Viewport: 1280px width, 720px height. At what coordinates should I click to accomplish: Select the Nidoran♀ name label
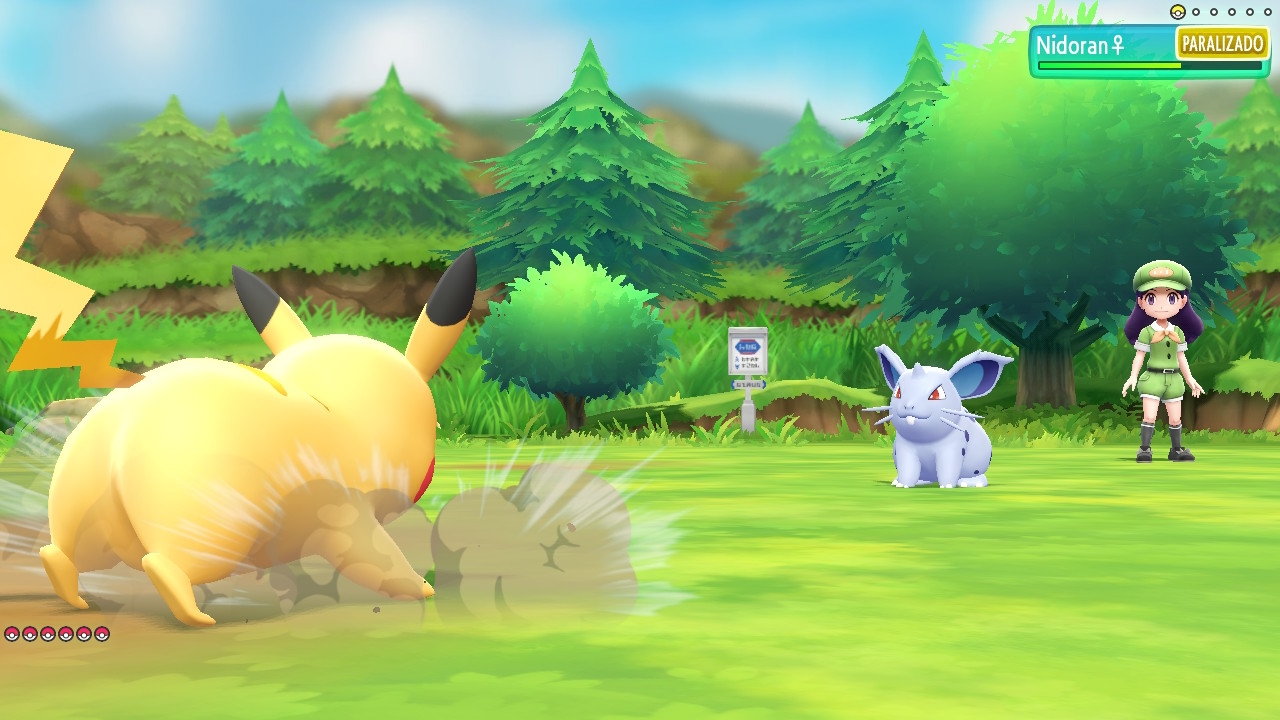tap(1081, 45)
